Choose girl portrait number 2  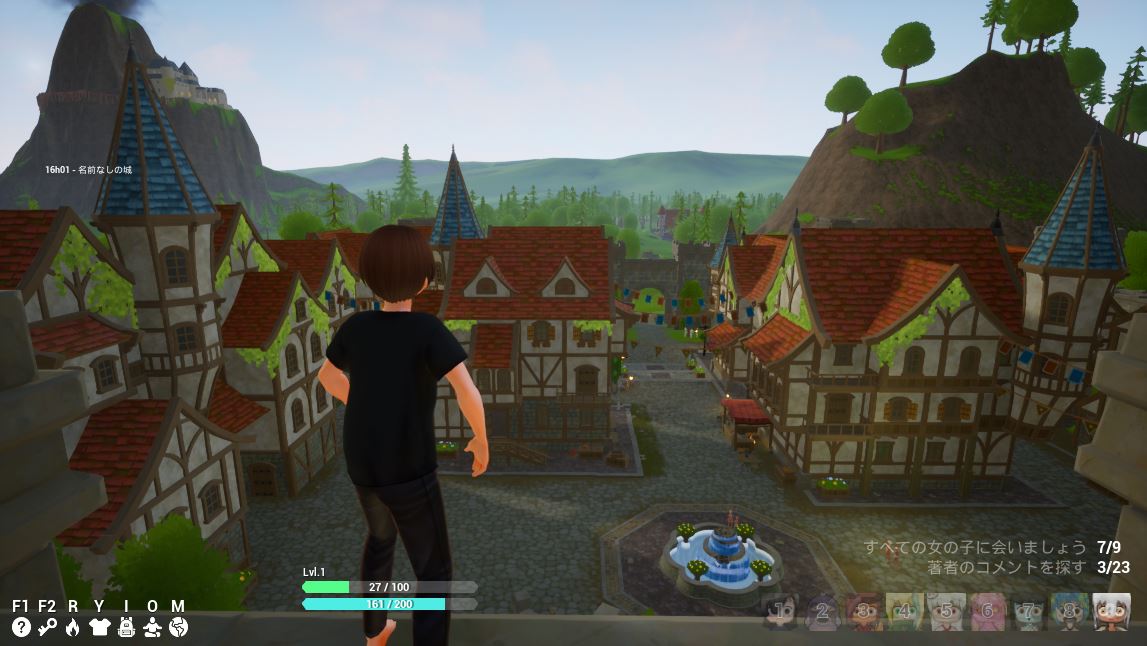(x=823, y=611)
